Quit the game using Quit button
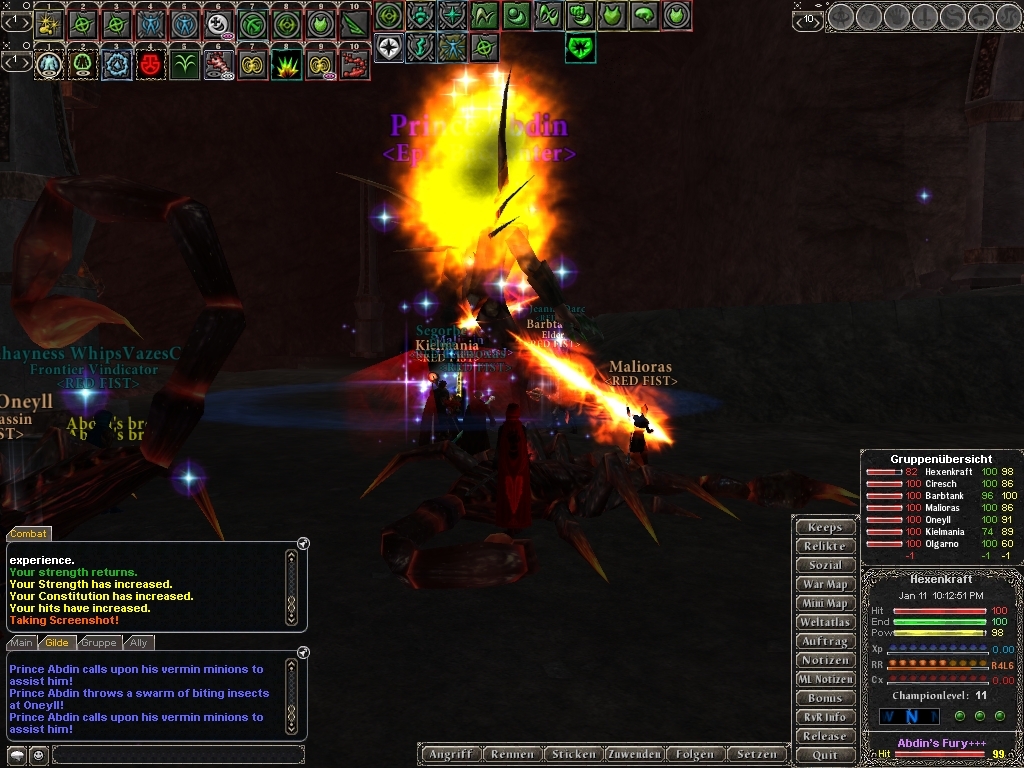Screen dimensions: 1024x768 click(x=825, y=755)
